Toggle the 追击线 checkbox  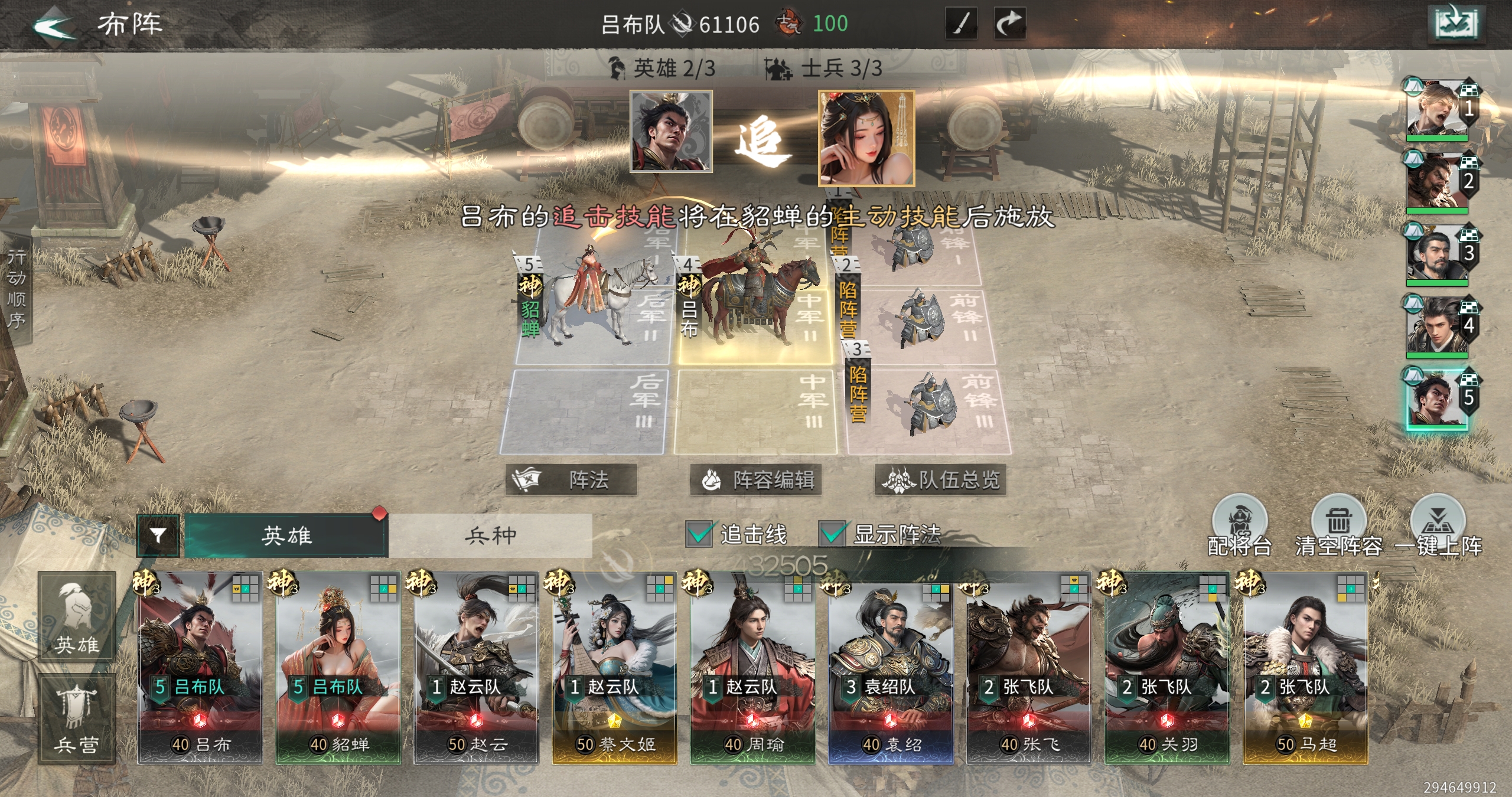tap(700, 534)
